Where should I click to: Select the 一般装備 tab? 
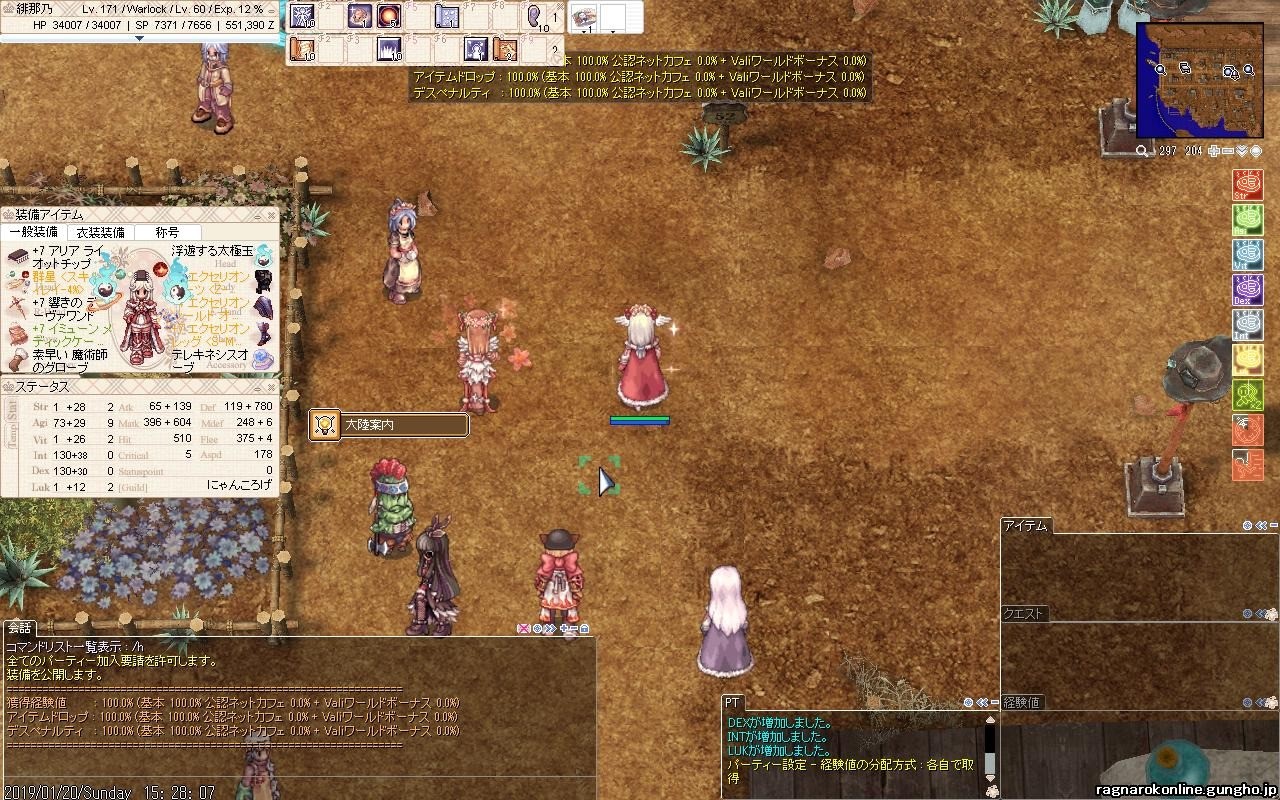click(33, 232)
